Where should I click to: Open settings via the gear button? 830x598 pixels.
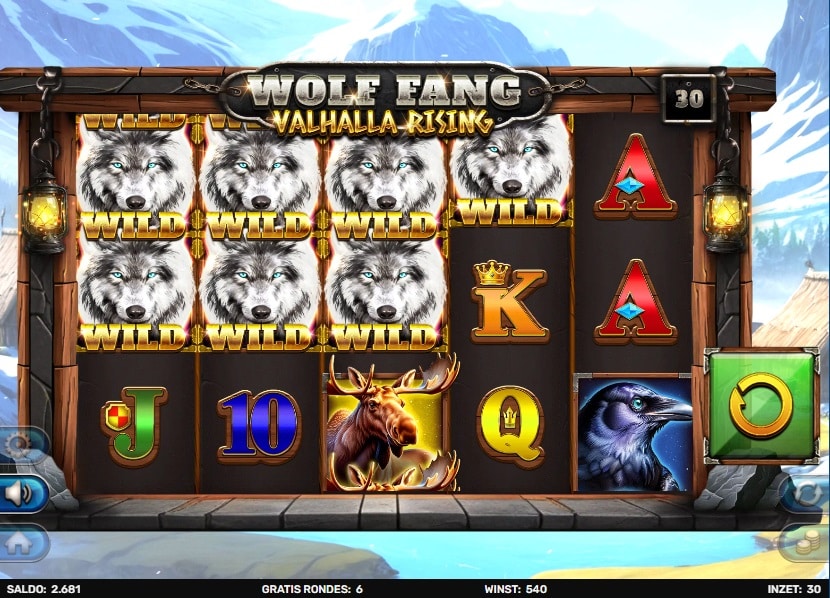pos(18,445)
